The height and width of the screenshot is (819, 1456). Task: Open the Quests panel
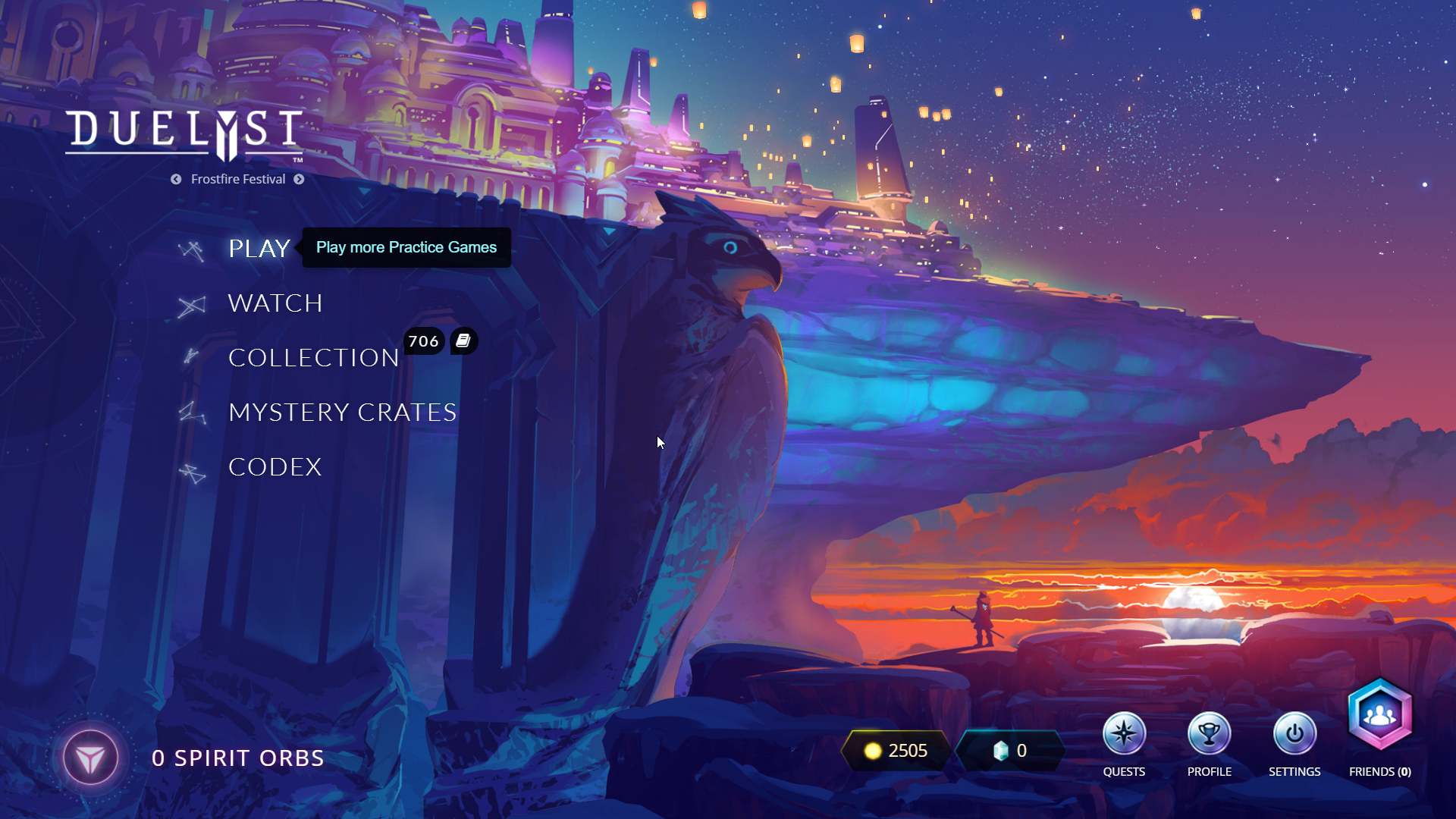pyautogui.click(x=1124, y=734)
